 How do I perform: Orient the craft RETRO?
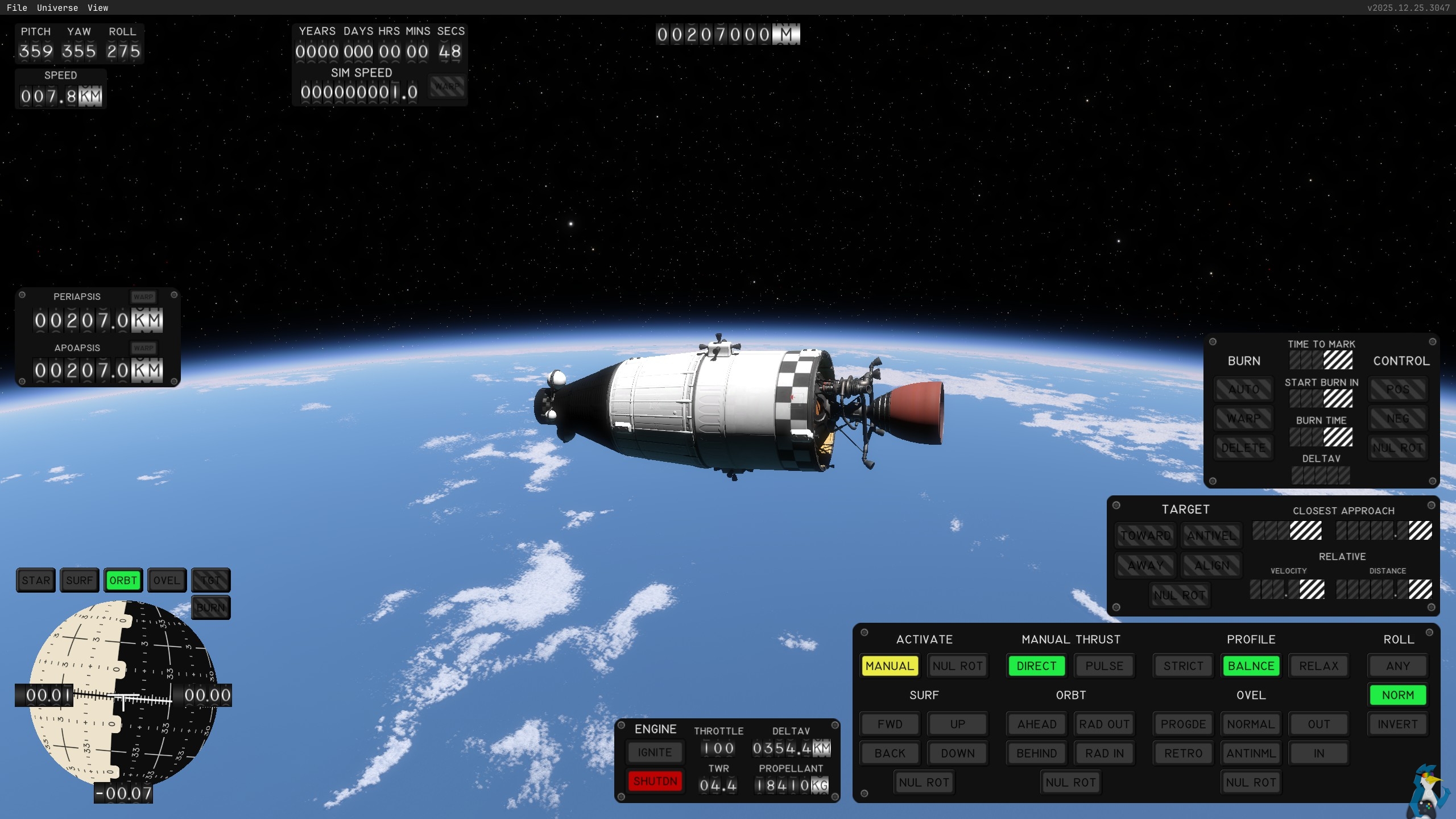(x=1183, y=754)
